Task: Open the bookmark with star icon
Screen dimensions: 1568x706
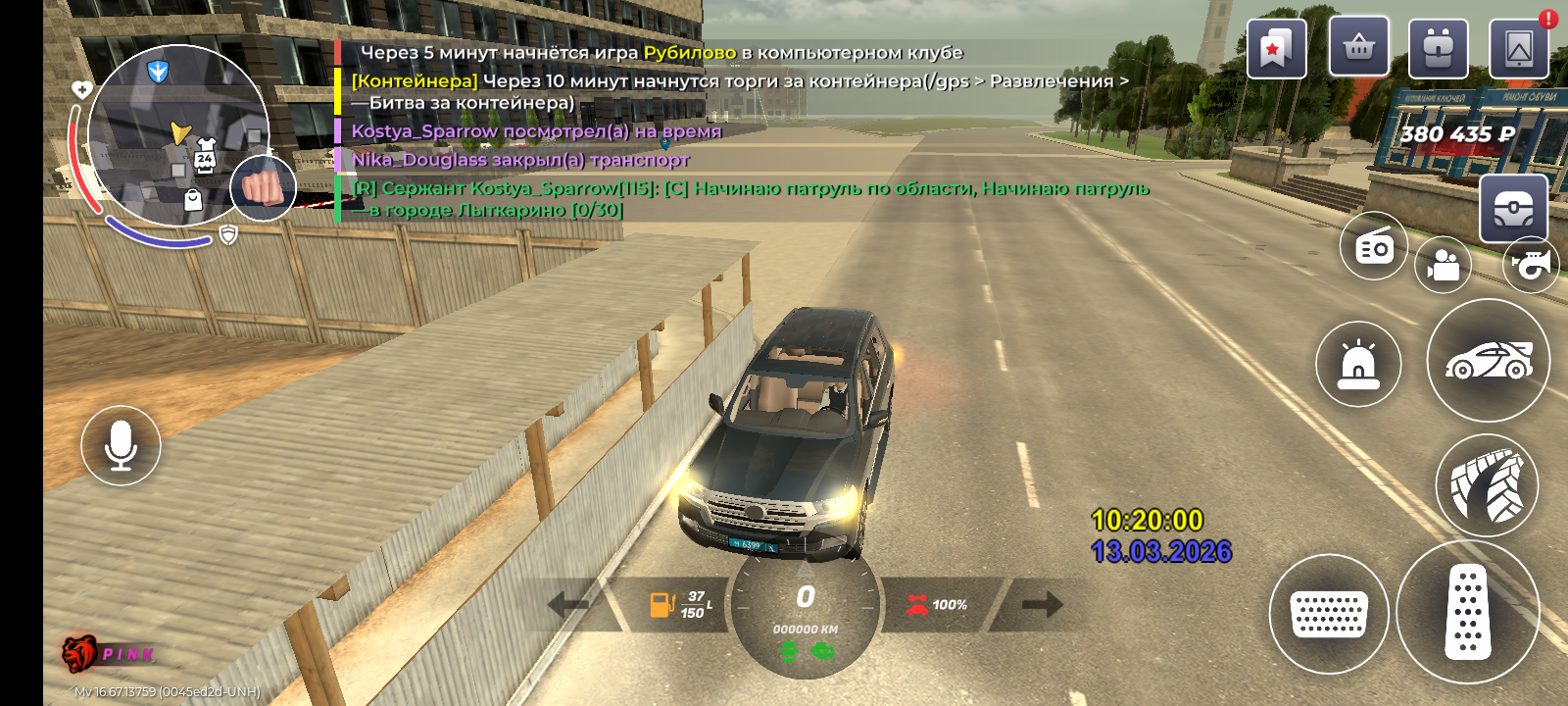Action: click(1276, 48)
